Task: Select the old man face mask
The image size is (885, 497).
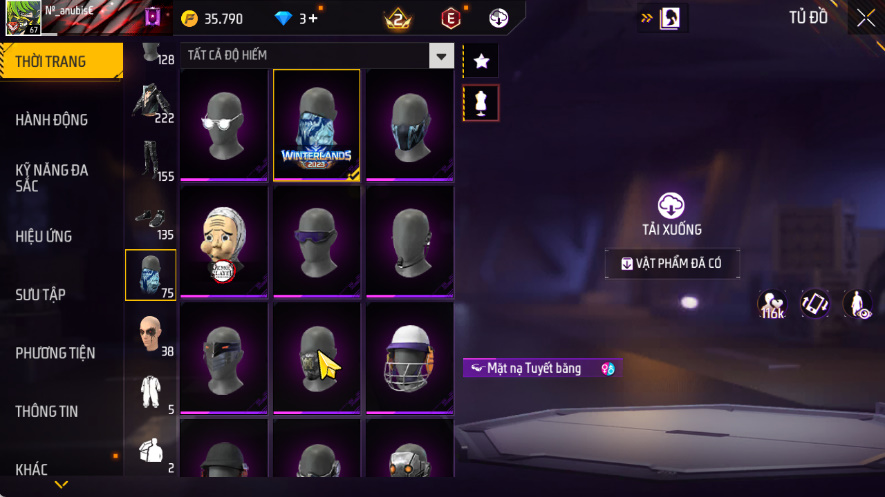Action: click(224, 241)
